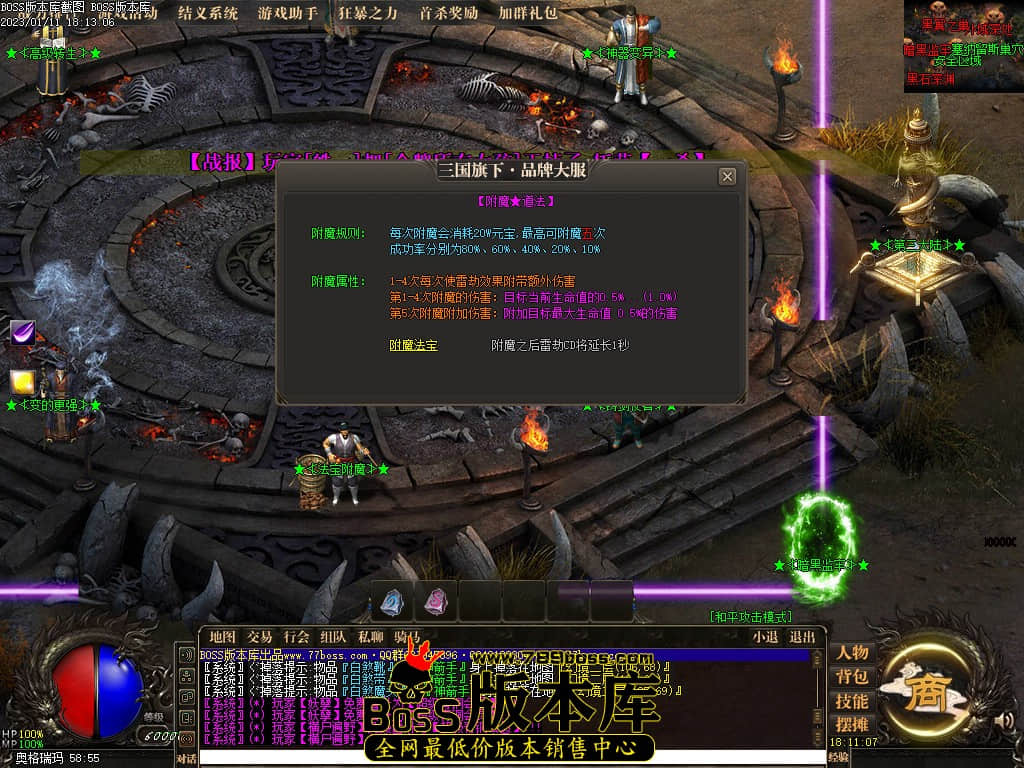The width and height of the screenshot is (1024, 768).
Task: Click the 退出 exit button
Action: (x=802, y=637)
